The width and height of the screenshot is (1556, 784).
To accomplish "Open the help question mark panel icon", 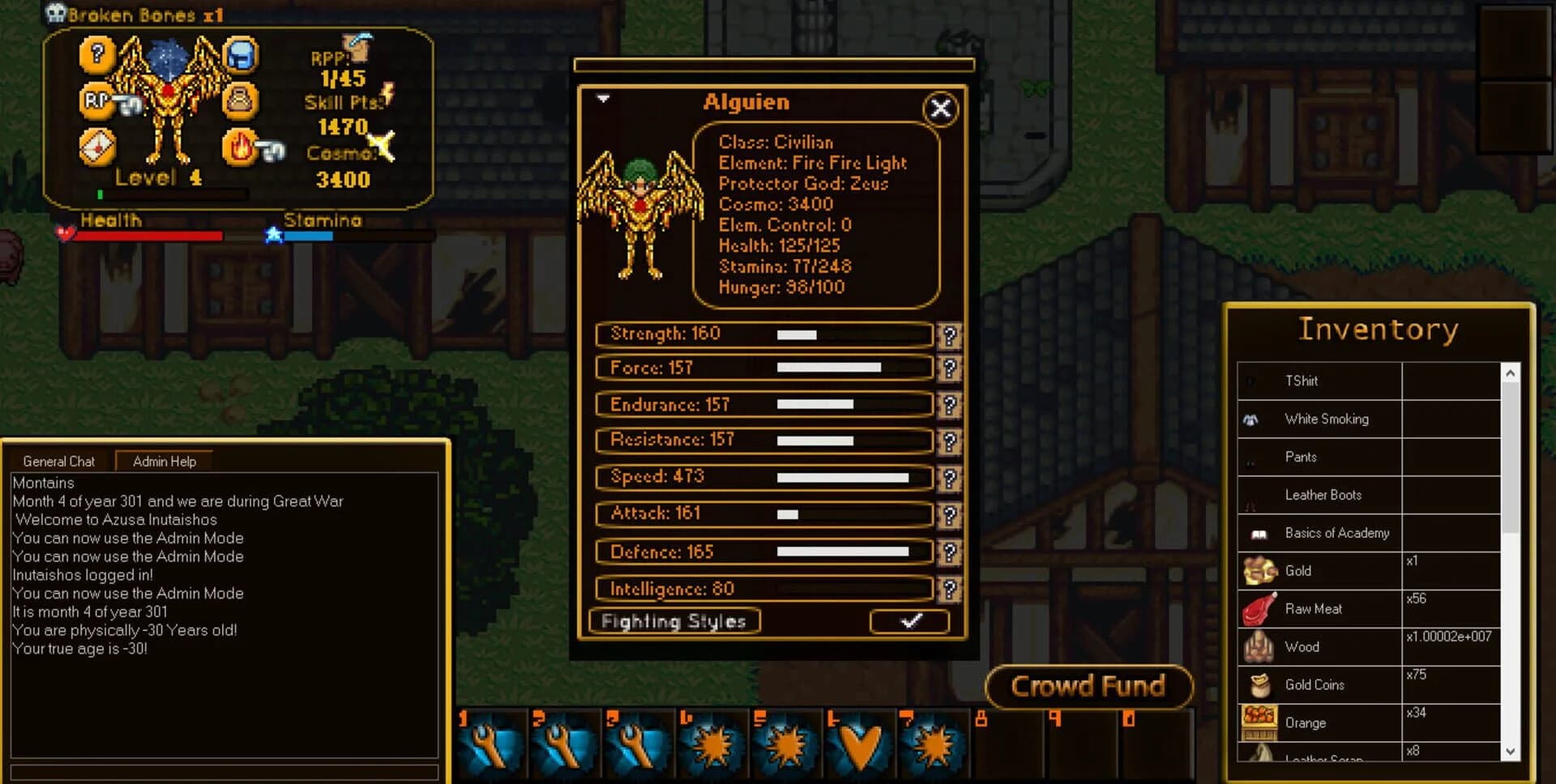I will coord(96,56).
